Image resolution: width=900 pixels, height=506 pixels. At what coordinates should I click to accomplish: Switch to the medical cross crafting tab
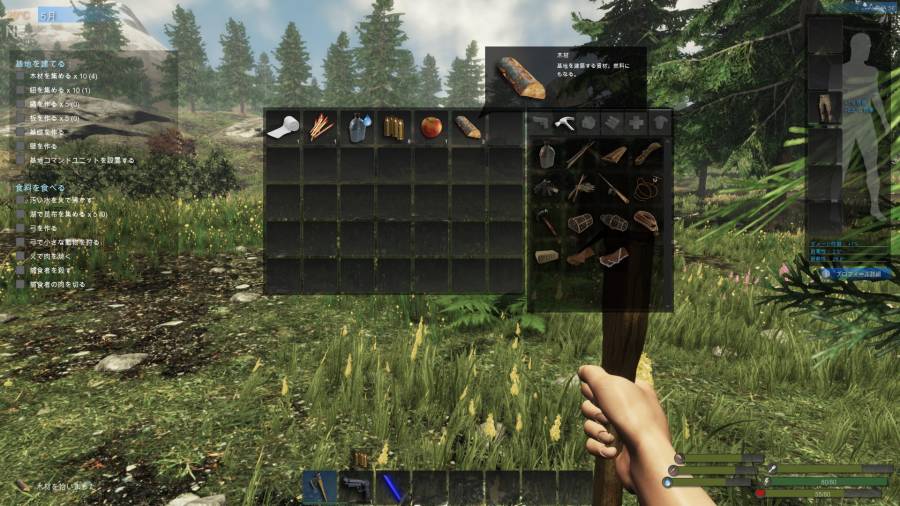click(x=636, y=122)
